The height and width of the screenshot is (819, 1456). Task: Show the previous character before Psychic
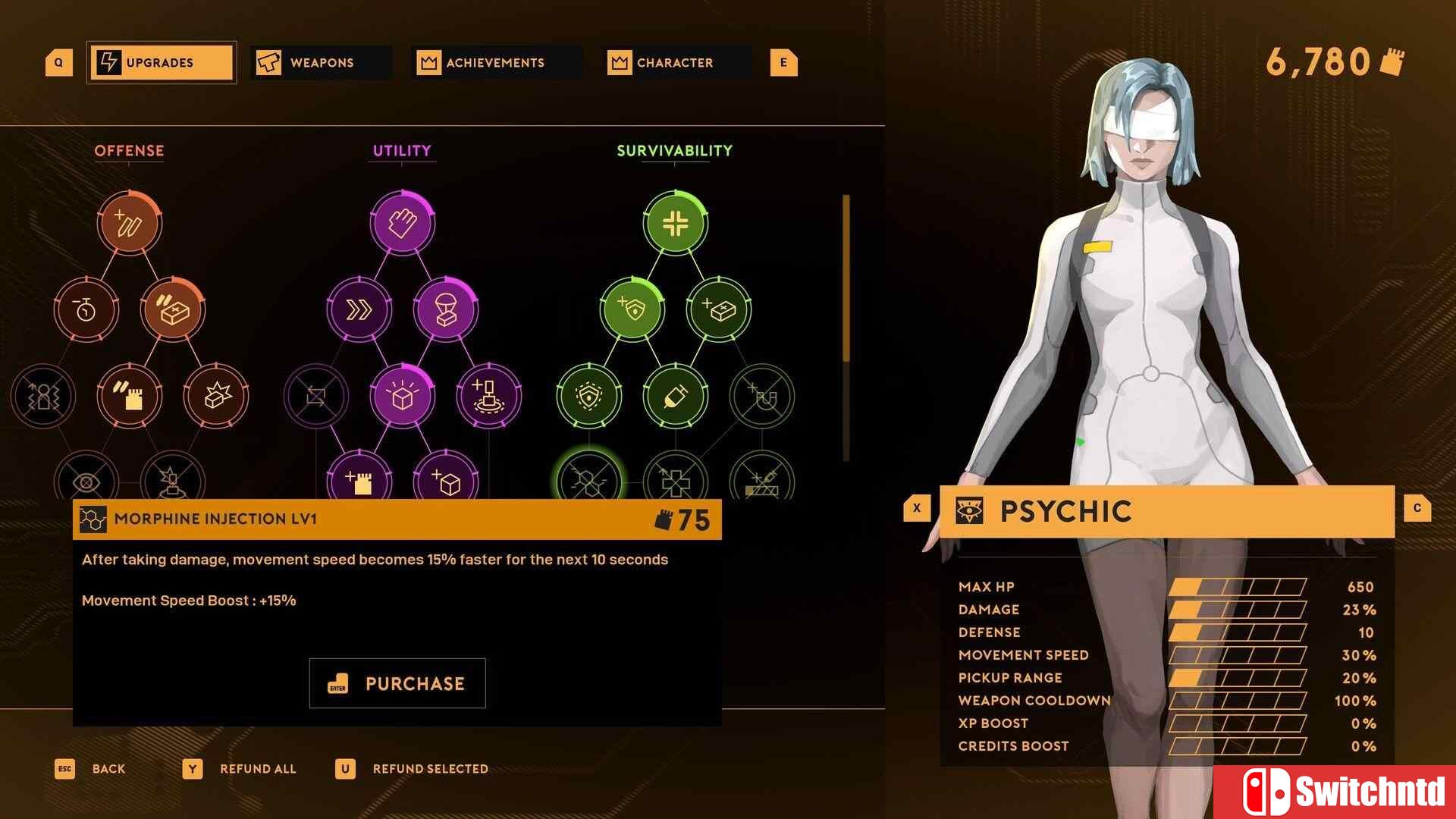[x=916, y=508]
